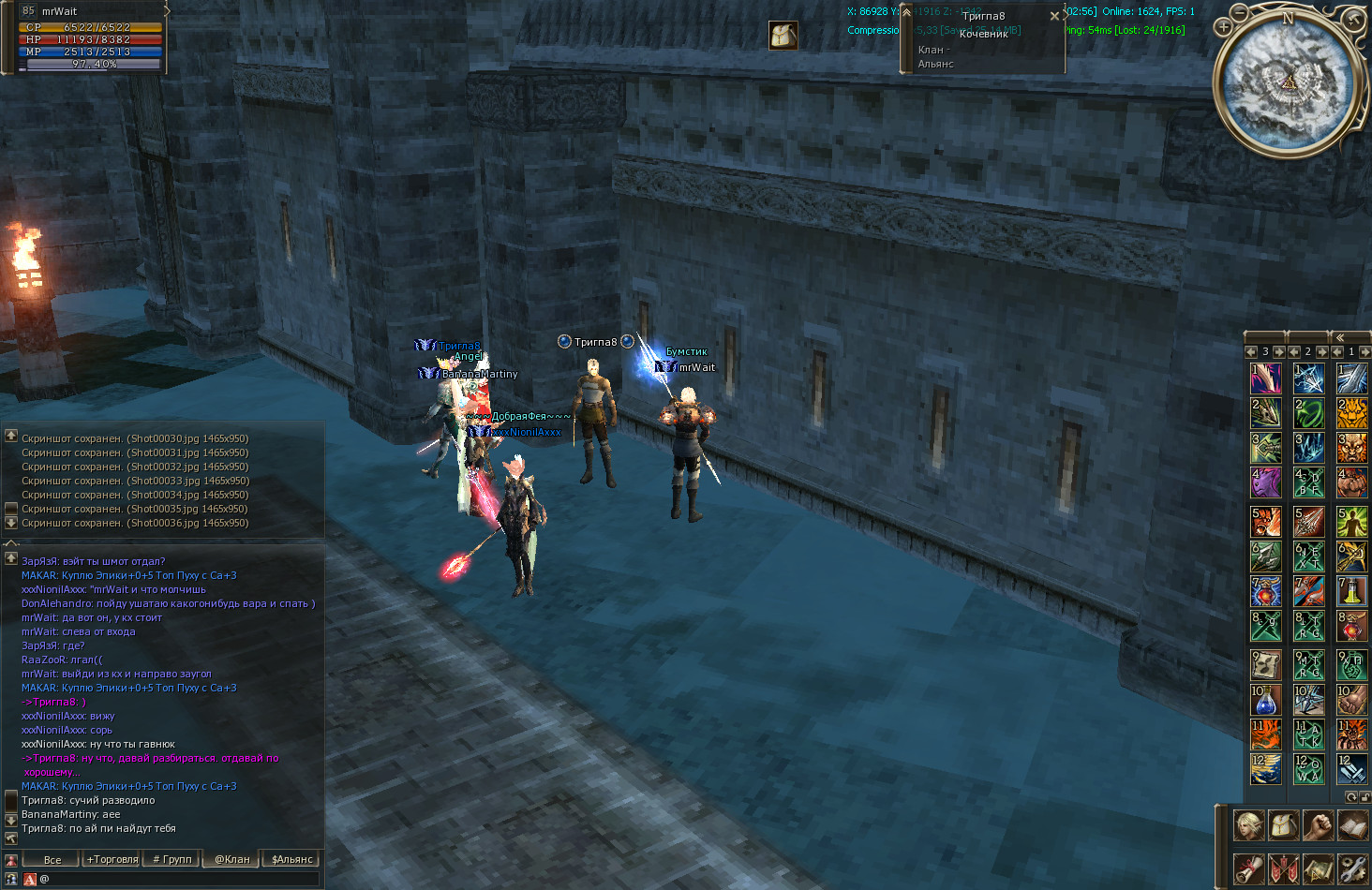Open the $Альянс chat tab
Image resolution: width=1372 pixels, height=890 pixels.
coord(291,859)
